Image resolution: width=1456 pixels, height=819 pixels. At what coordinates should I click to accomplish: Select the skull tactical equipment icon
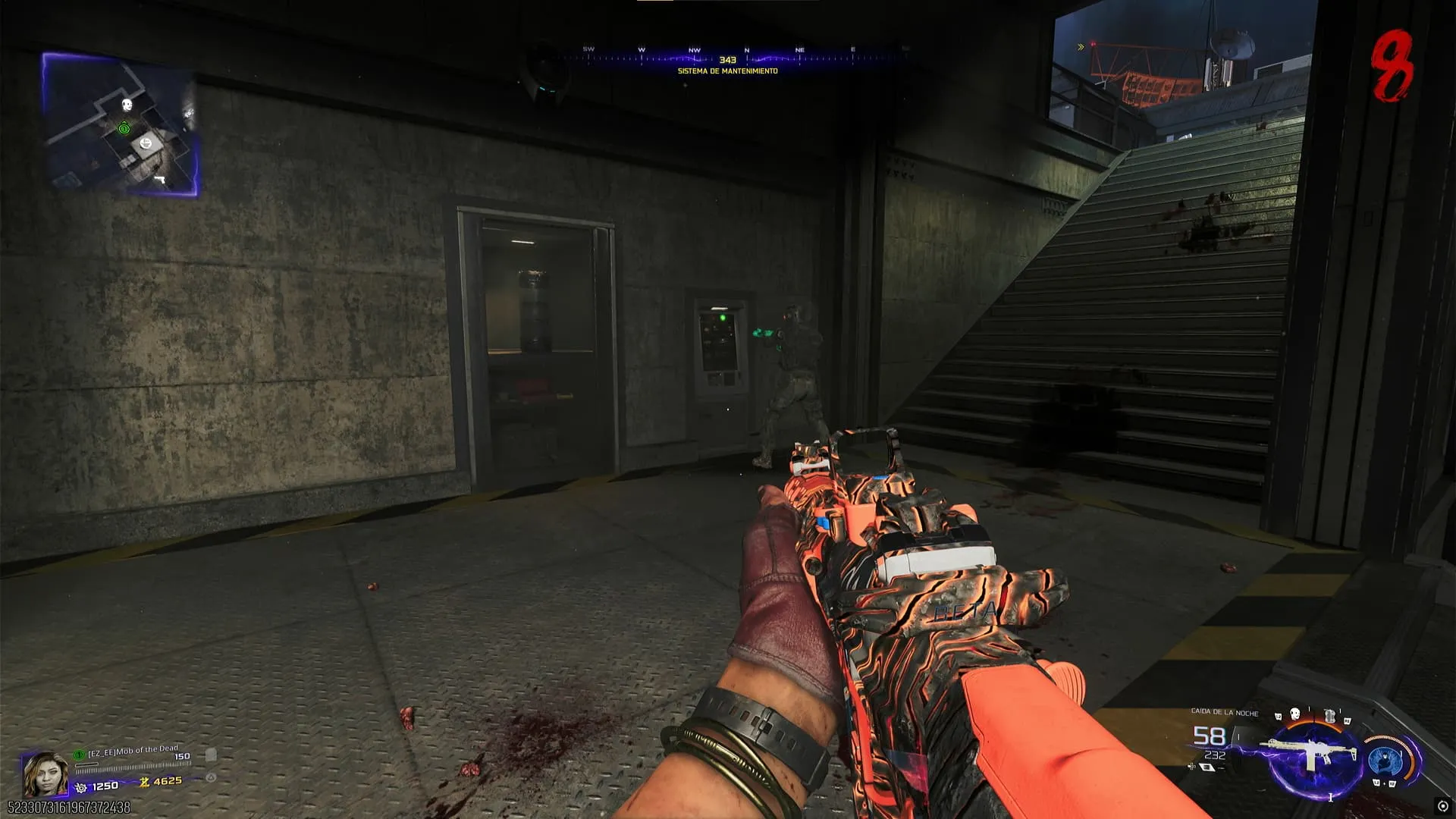[x=1295, y=715]
